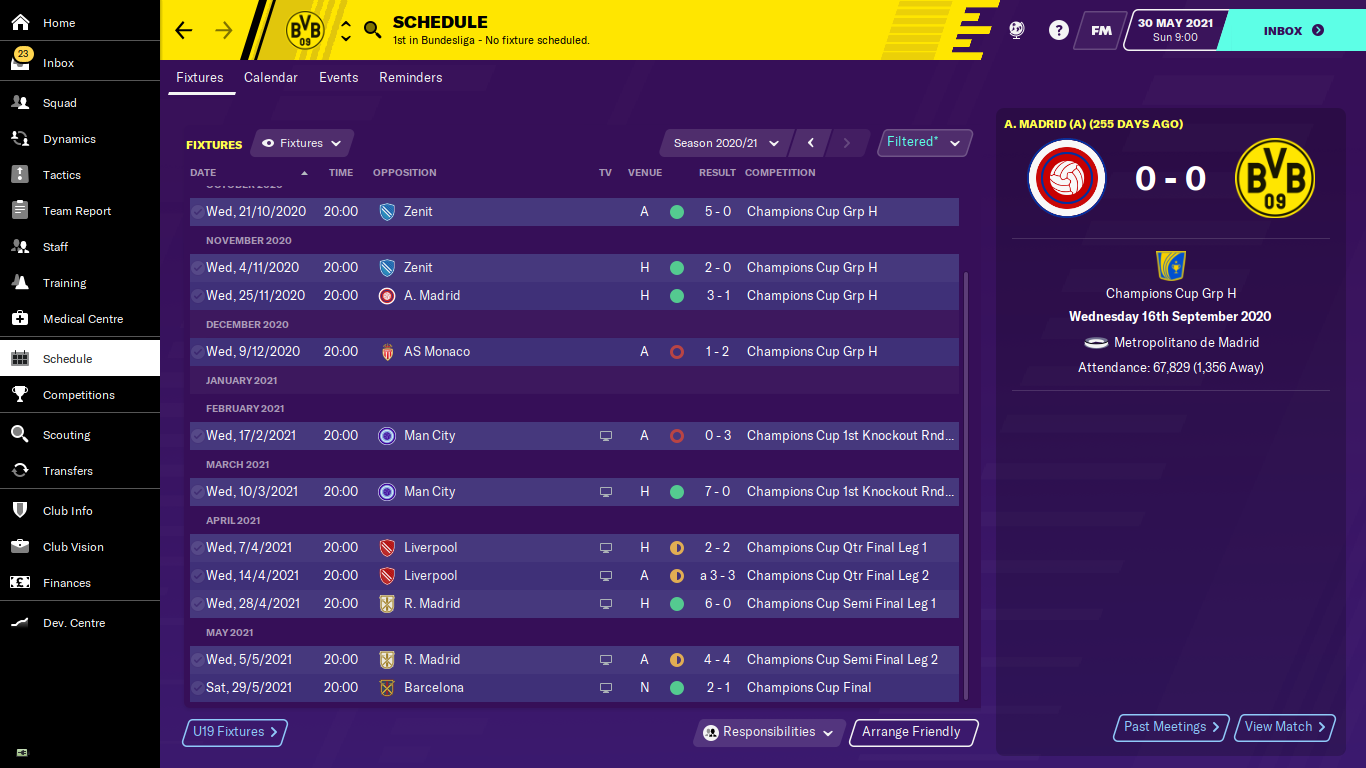Viewport: 1366px width, 768px height.
Task: Open the Season 2020/21 dropdown
Action: point(726,143)
